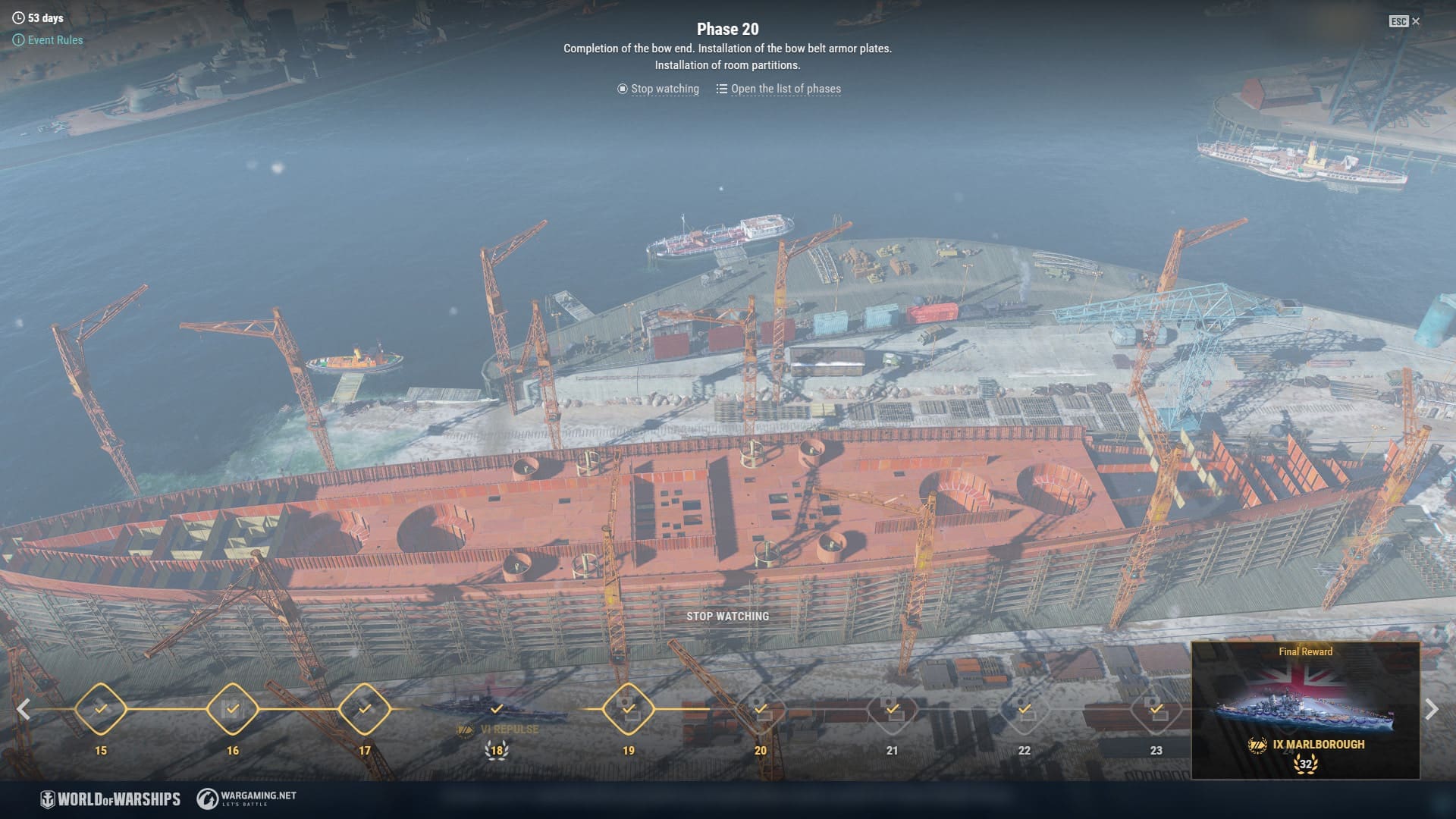This screenshot has height=819, width=1456.
Task: Select phase 16 on the timeline
Action: [233, 710]
